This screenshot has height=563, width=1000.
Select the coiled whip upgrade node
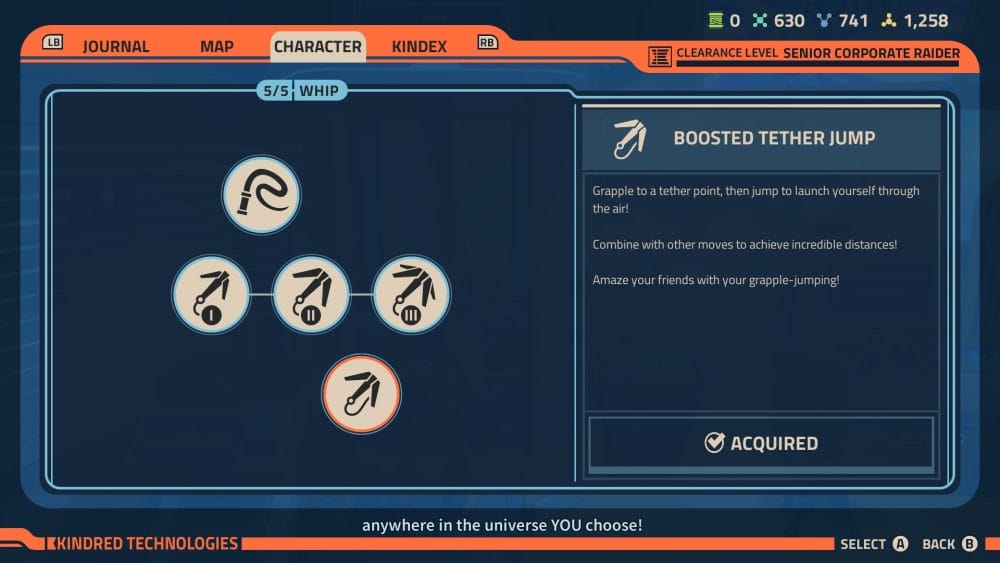261,194
